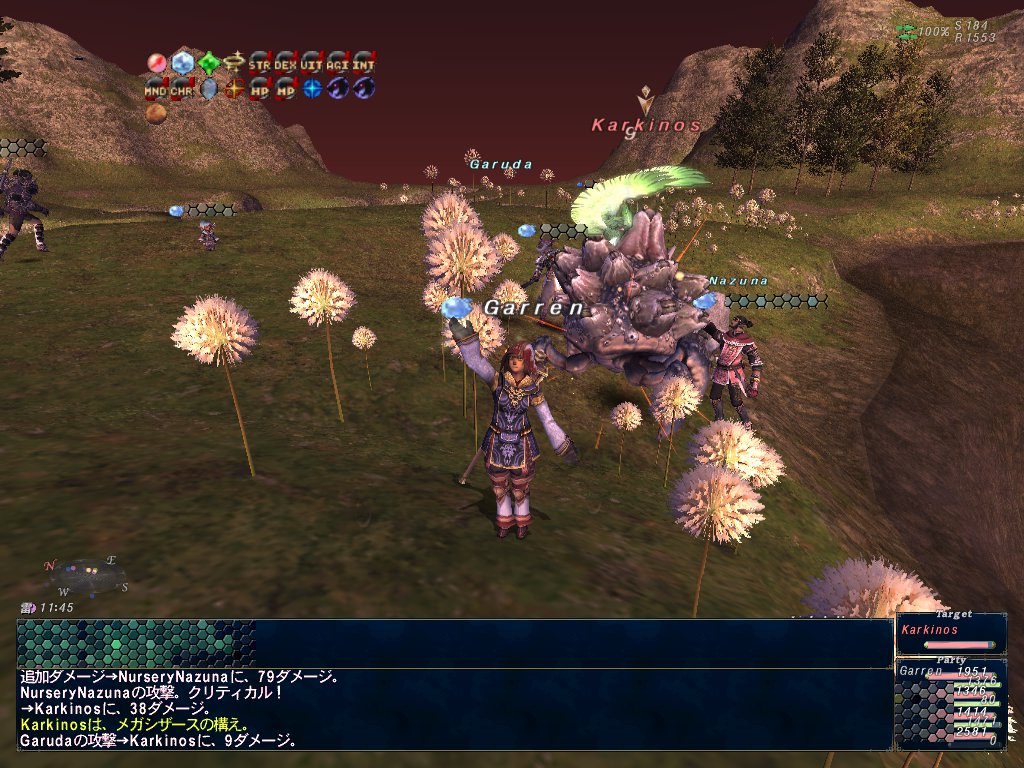Click the compass radar
This screenshot has width=1024, height=768.
tap(87, 574)
